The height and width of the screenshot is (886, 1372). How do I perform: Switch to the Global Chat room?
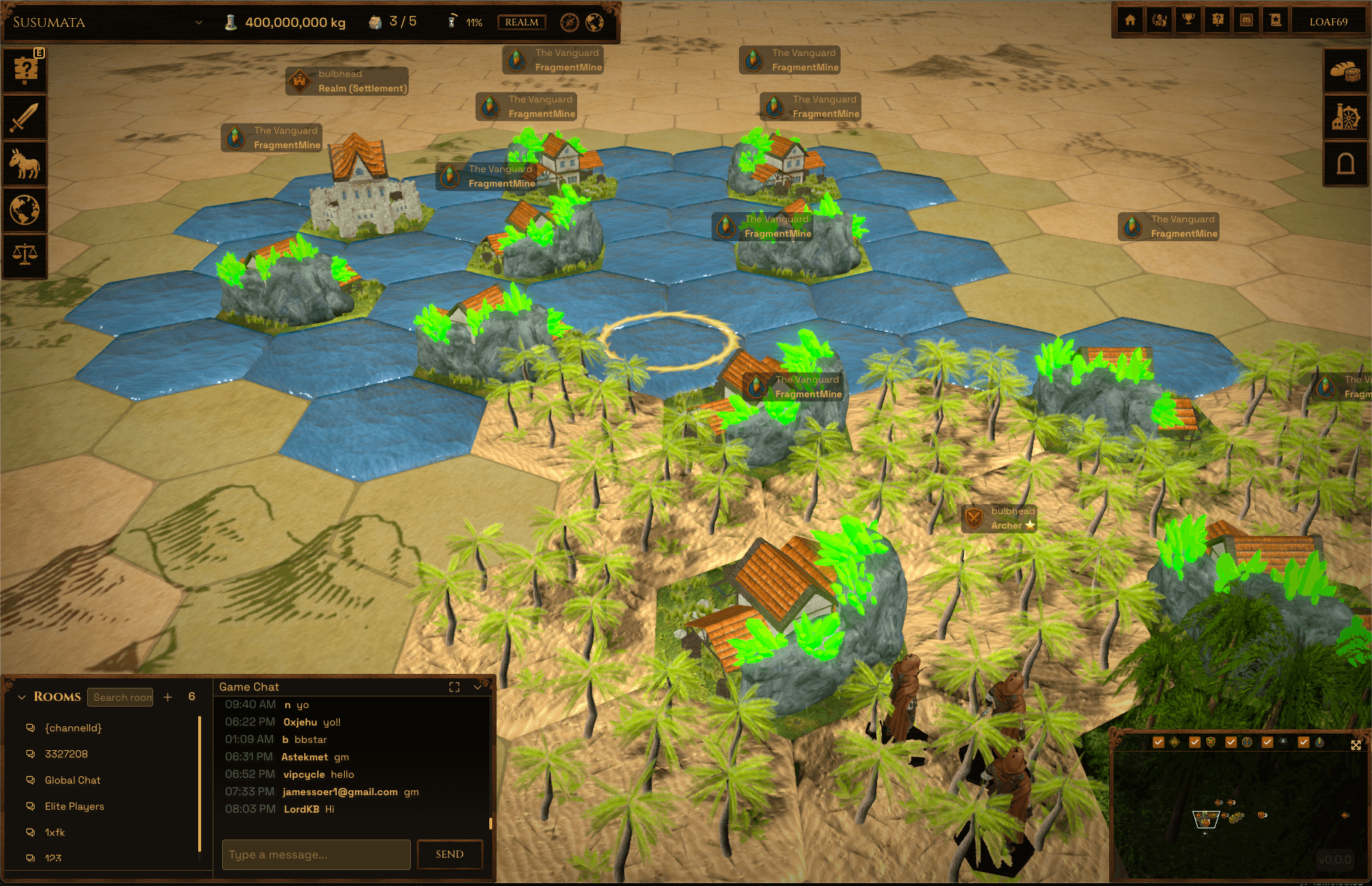pyautogui.click(x=73, y=780)
